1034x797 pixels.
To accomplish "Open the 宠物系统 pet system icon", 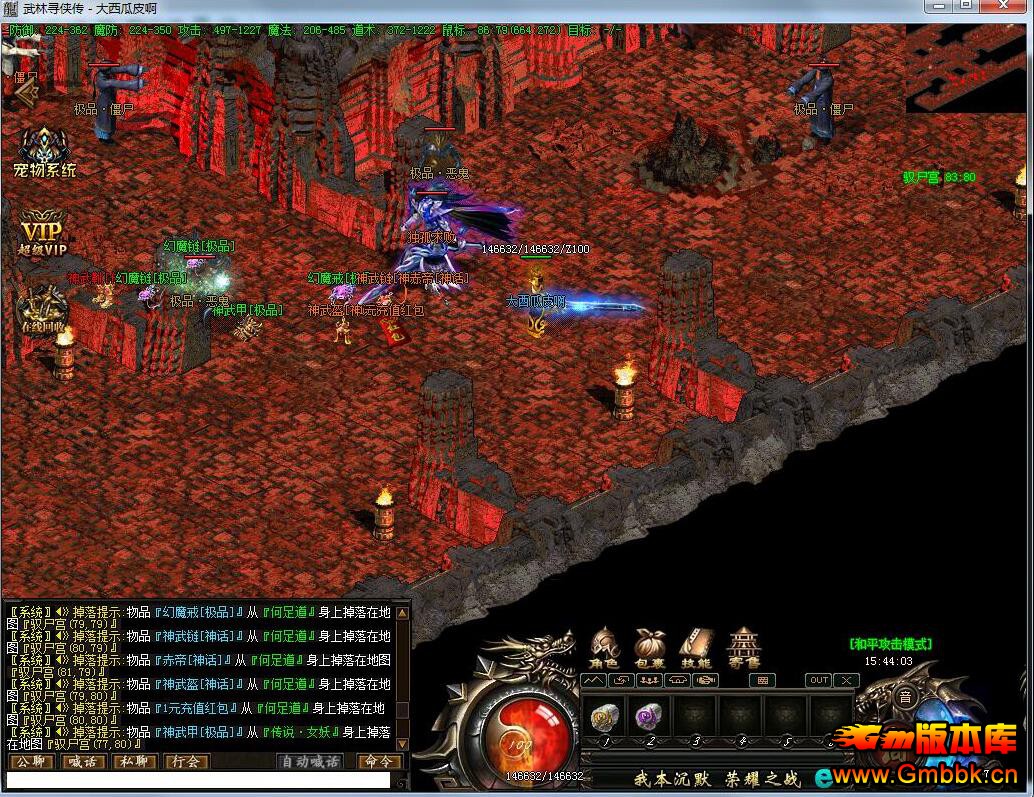I will point(44,150).
